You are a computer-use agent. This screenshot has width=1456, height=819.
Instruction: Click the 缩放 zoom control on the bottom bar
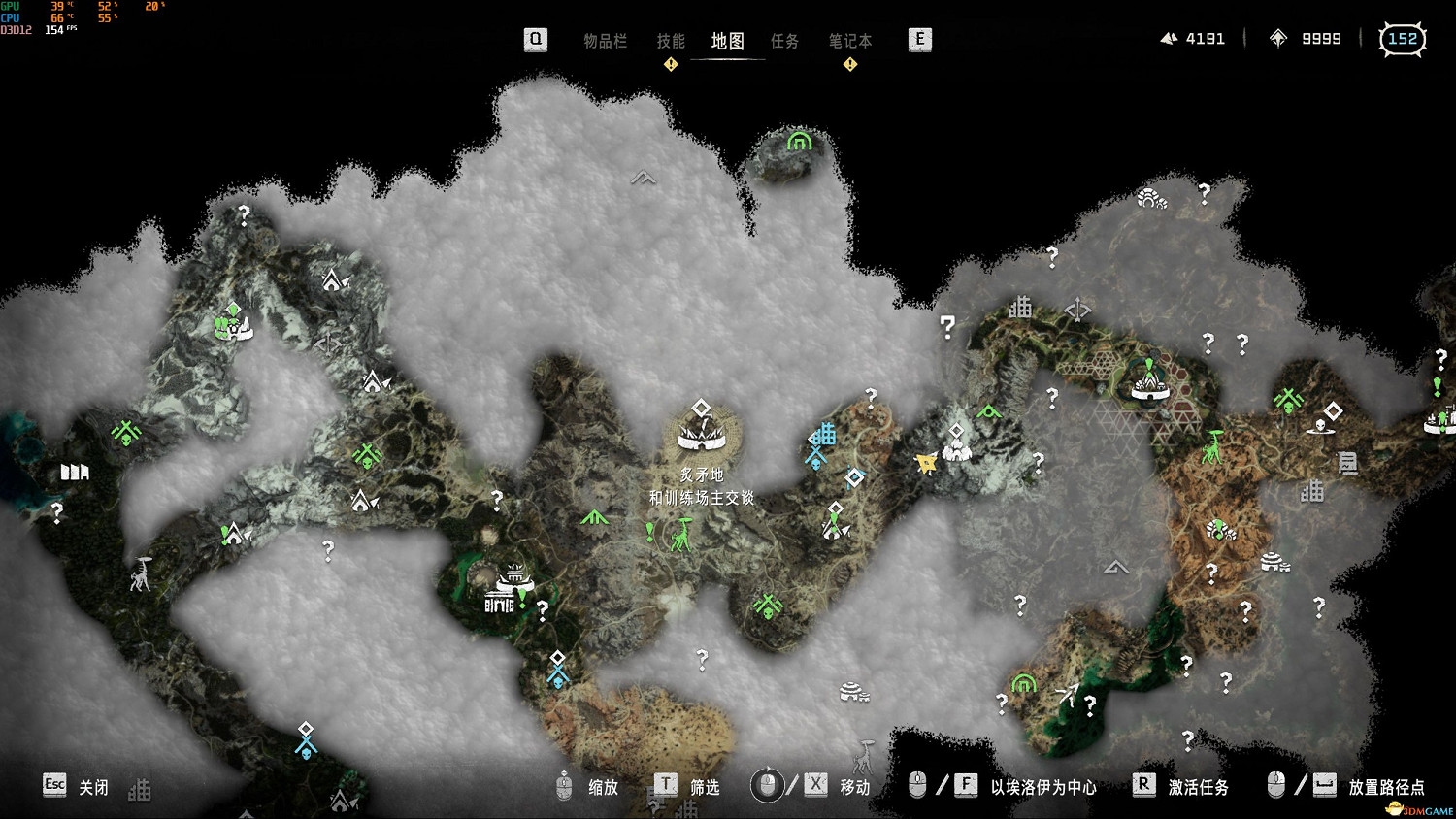(x=604, y=788)
